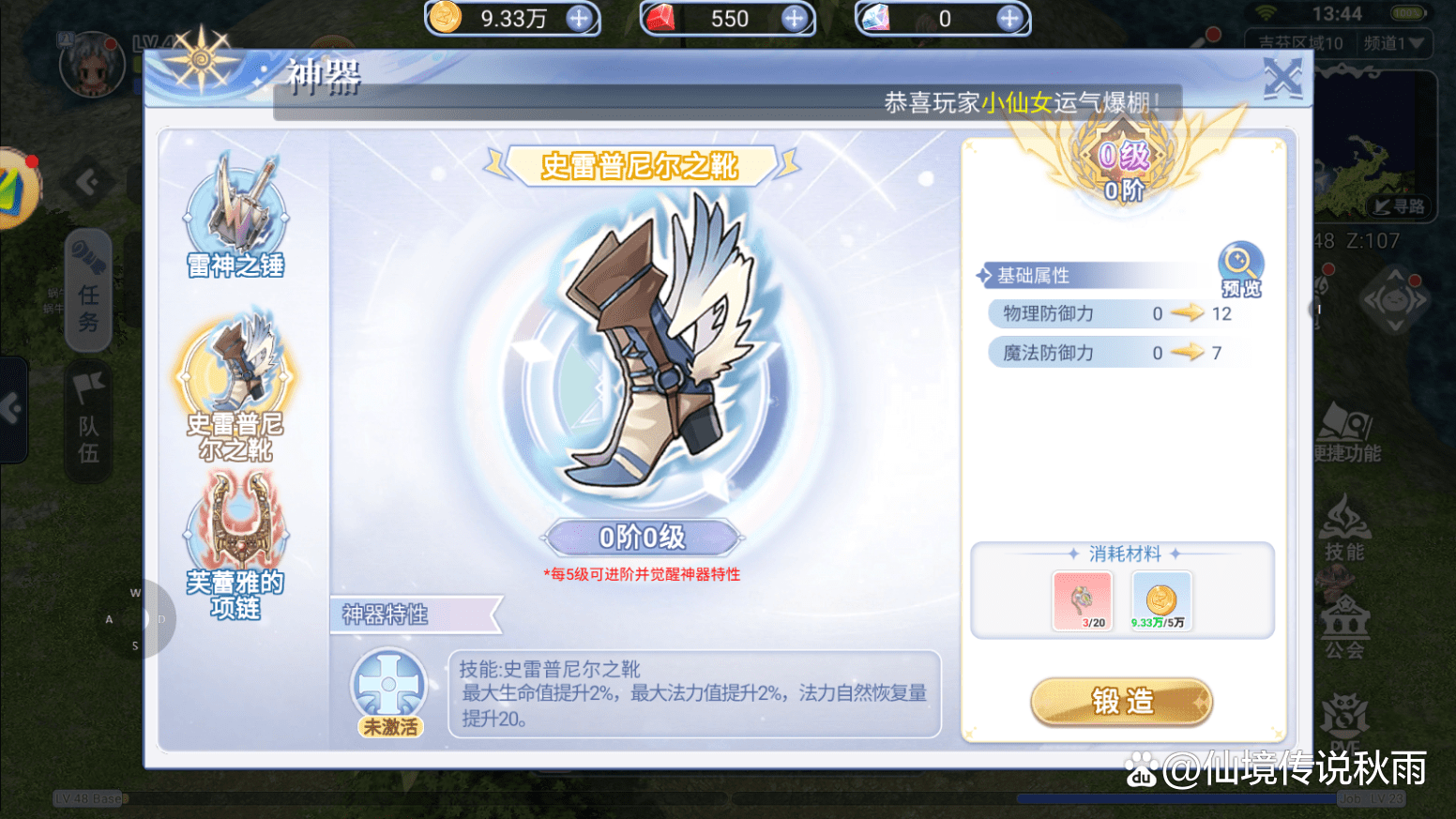The width and height of the screenshot is (1456, 819).
Task: Select the 雷神之锤 artifact
Action: point(235,216)
